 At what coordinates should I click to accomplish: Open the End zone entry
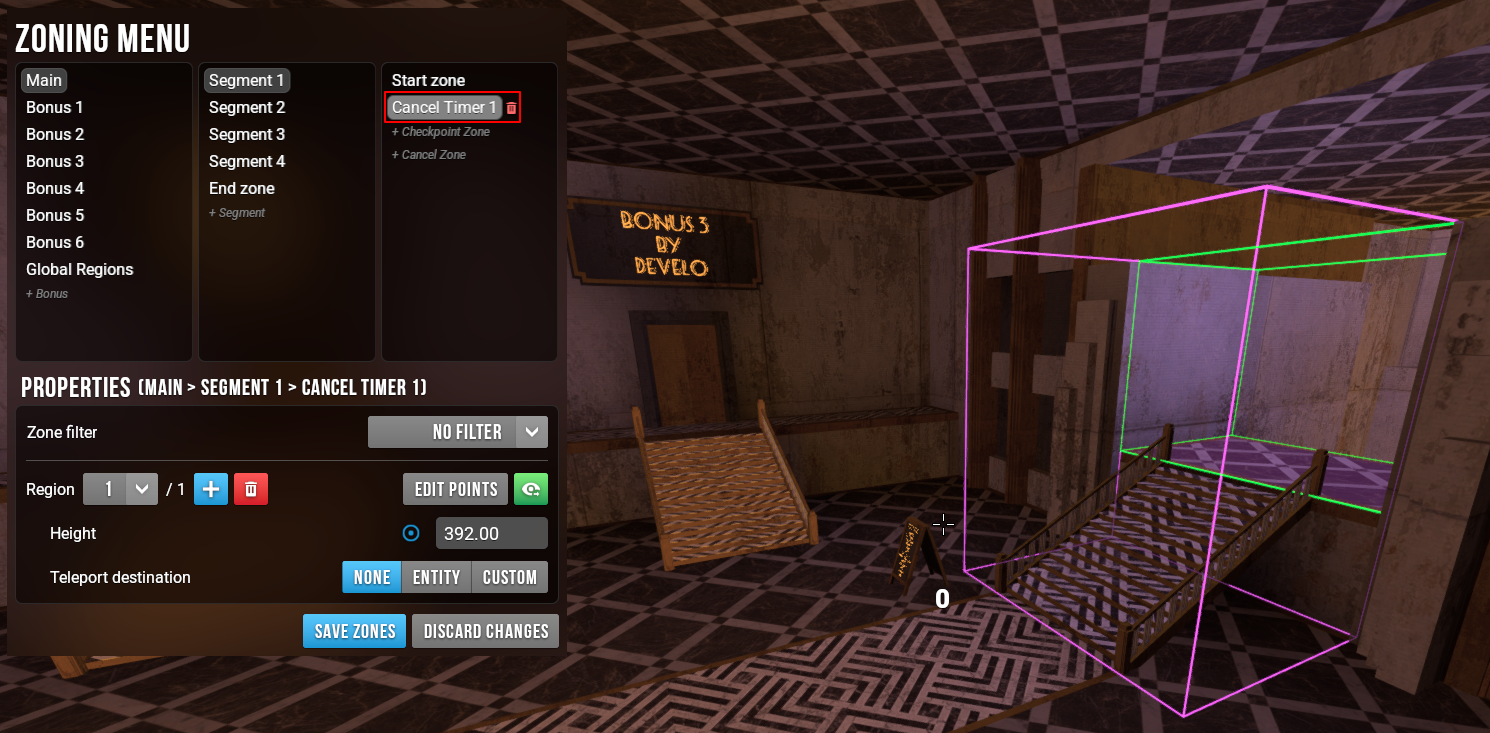point(241,188)
